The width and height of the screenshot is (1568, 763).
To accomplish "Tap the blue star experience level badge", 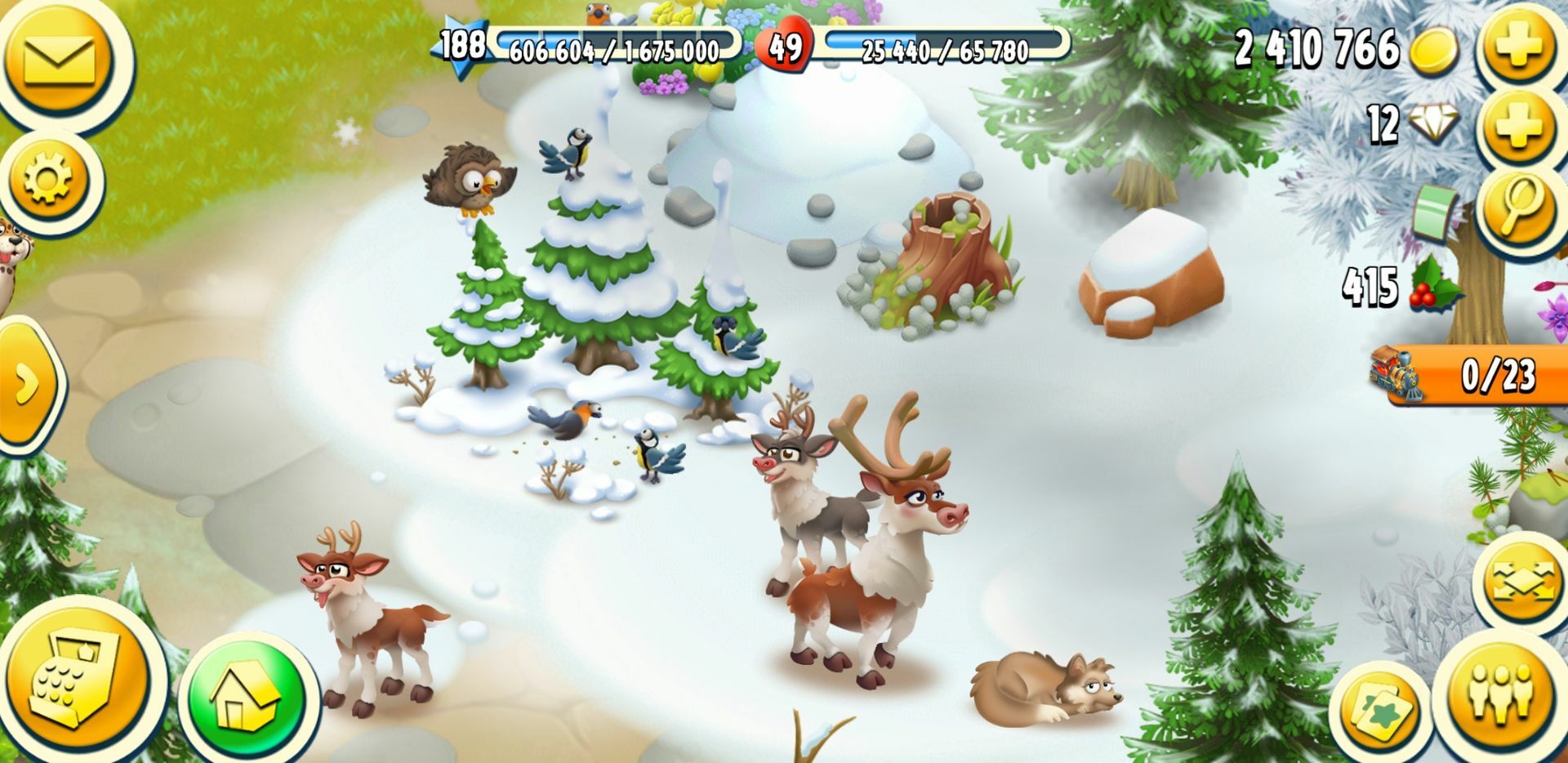I will click(x=461, y=46).
